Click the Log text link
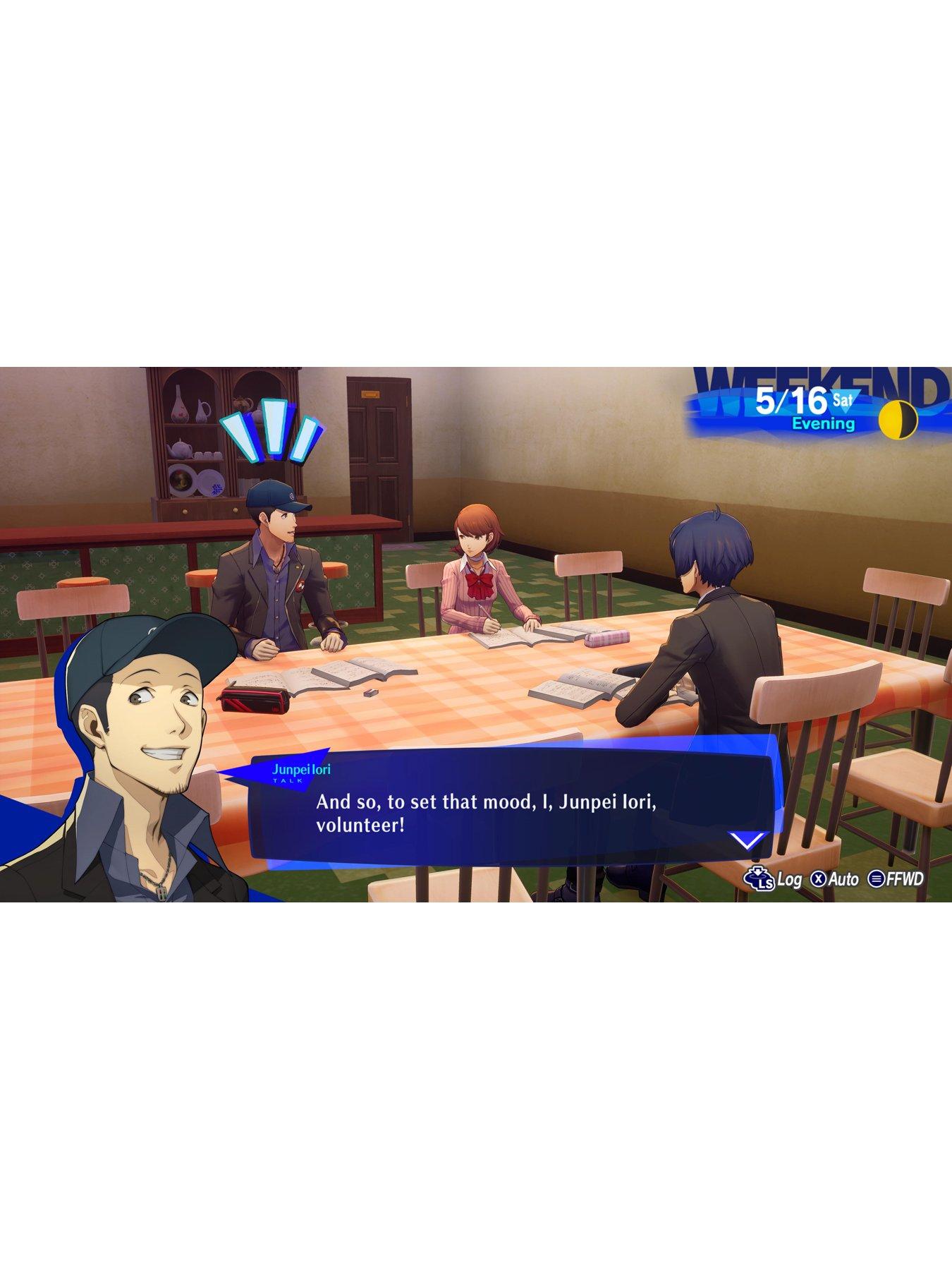This screenshot has height=1270, width=952. (x=790, y=879)
